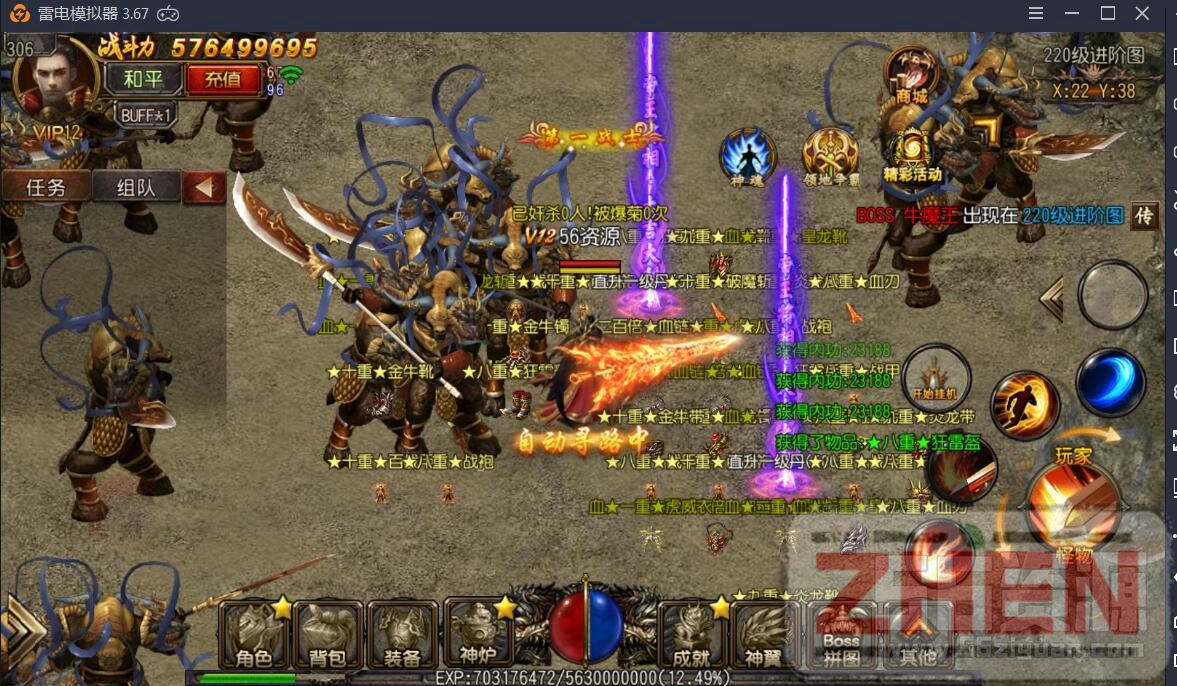Open the 神翼 wings menu
The height and width of the screenshot is (686, 1177).
[x=765, y=635]
